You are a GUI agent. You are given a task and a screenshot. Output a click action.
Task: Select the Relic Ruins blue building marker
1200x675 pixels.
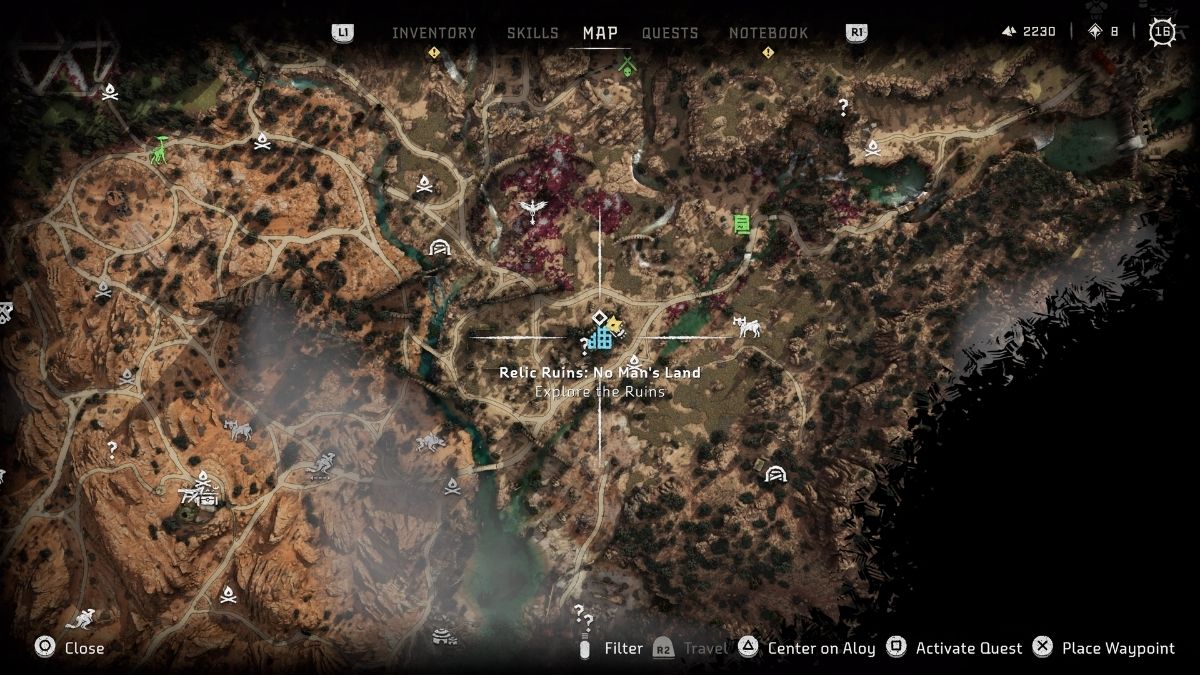pyautogui.click(x=600, y=338)
